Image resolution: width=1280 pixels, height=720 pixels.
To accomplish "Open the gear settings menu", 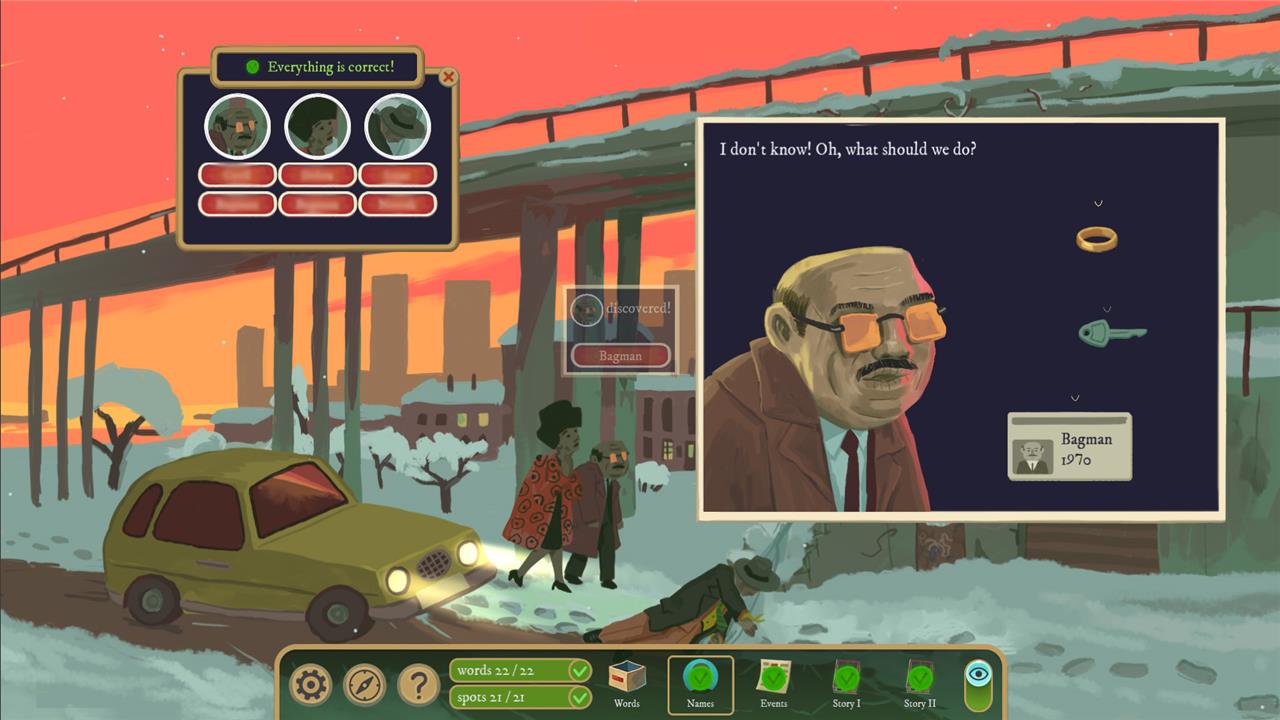I will click(x=310, y=685).
